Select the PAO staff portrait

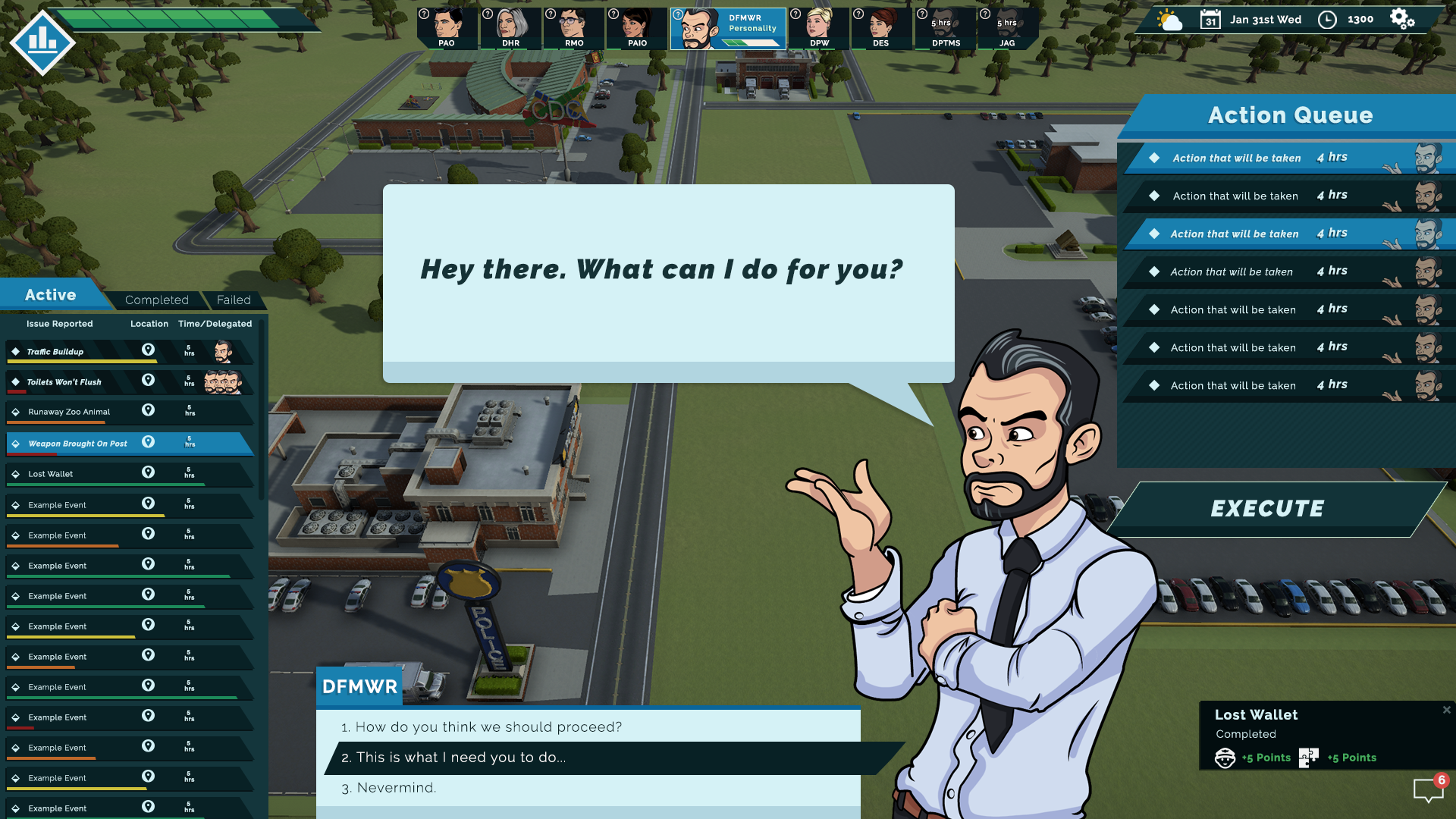pos(447,28)
